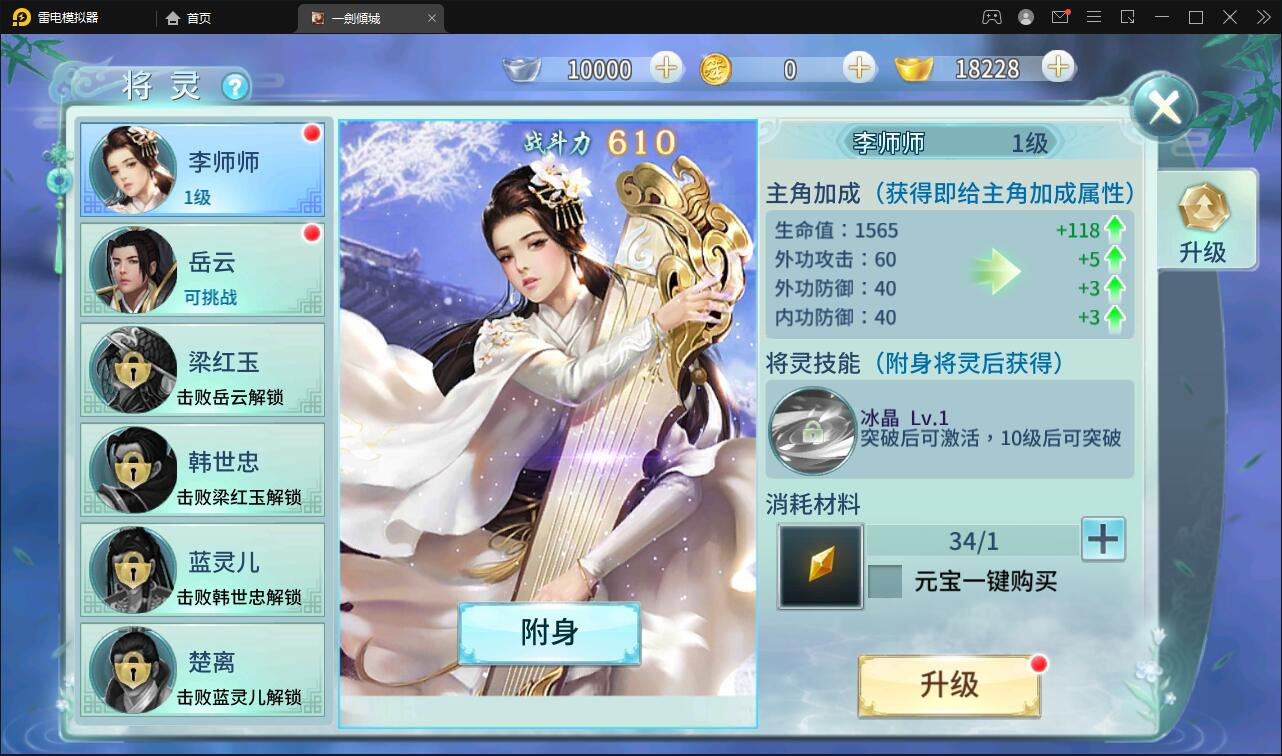The width and height of the screenshot is (1282, 756).
Task: Click plus beside the 10000 silver ingots
Action: tap(669, 69)
